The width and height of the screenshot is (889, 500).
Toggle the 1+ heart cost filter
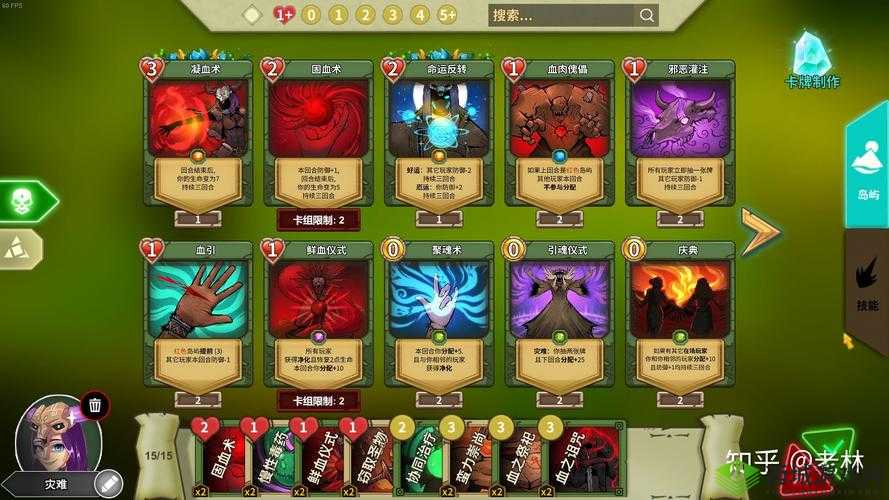click(284, 15)
